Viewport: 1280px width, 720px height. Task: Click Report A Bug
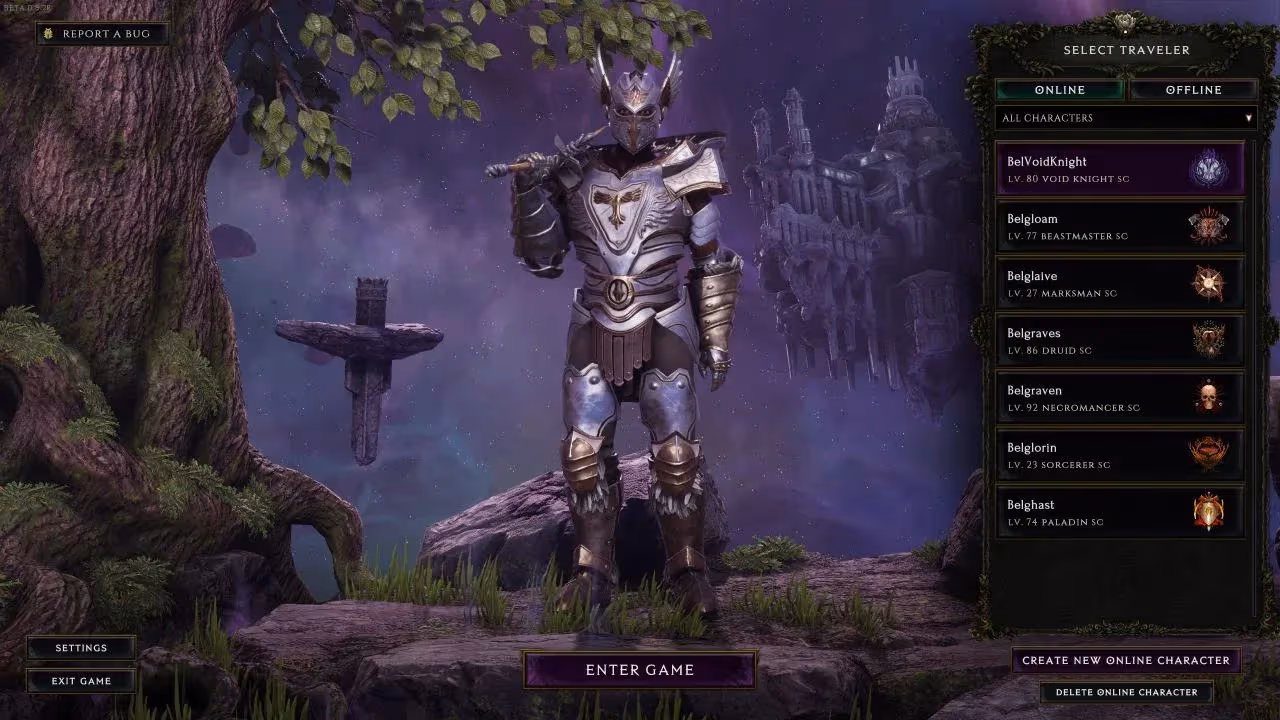[x=104, y=33]
